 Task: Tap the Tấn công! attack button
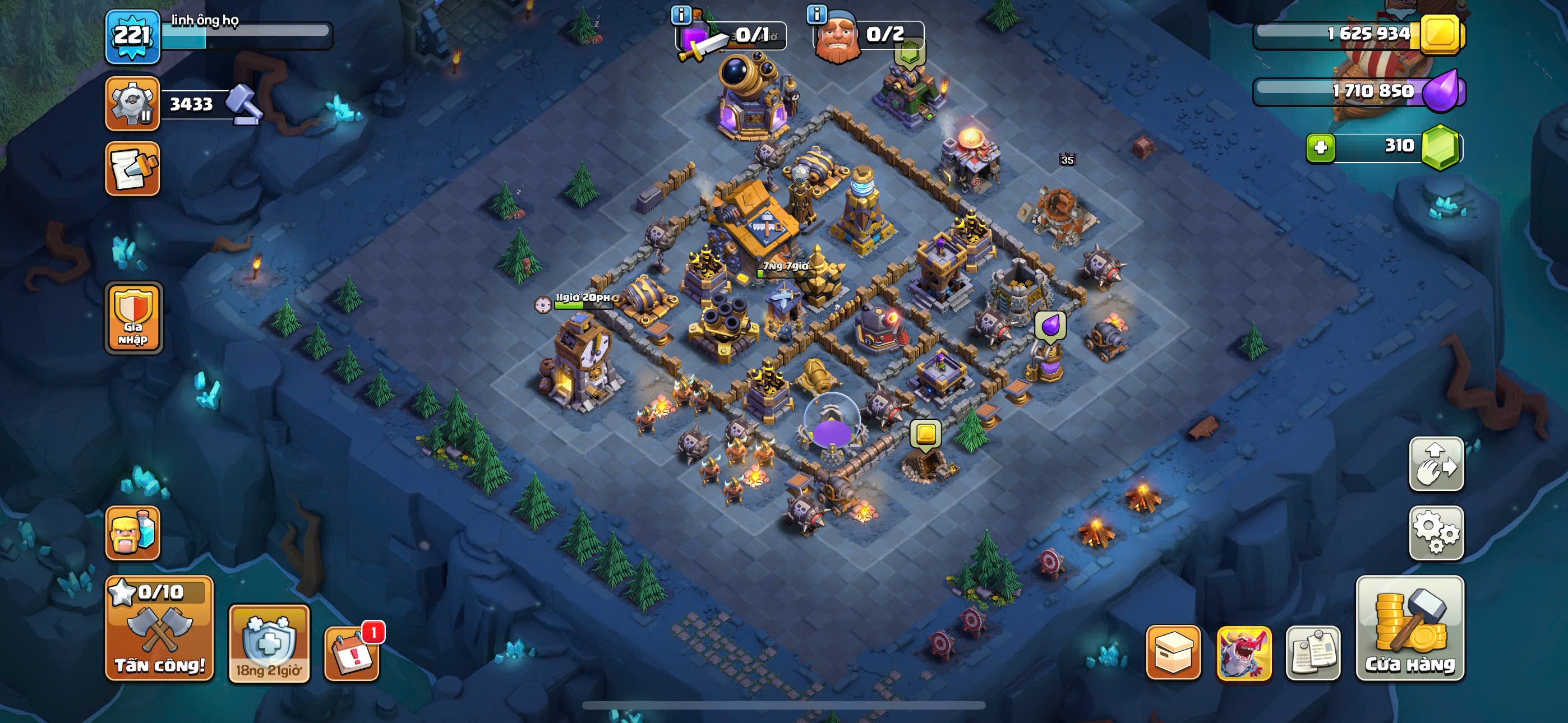159,629
